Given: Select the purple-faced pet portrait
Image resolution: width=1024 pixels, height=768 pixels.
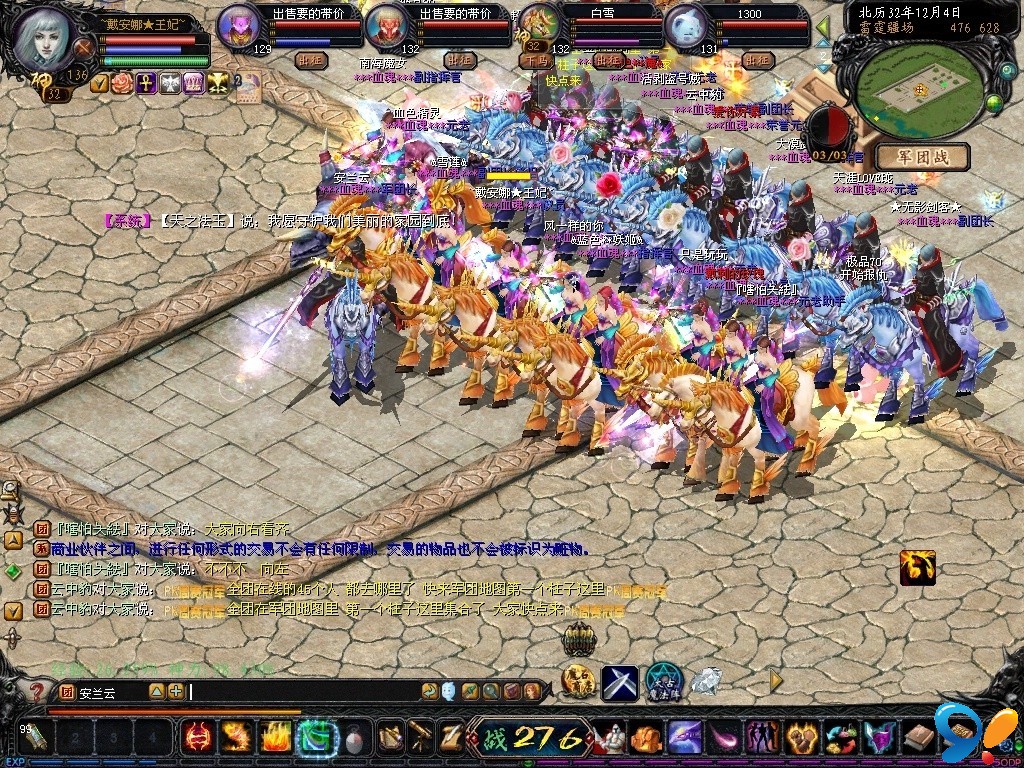Looking at the screenshot, I should (x=240, y=26).
